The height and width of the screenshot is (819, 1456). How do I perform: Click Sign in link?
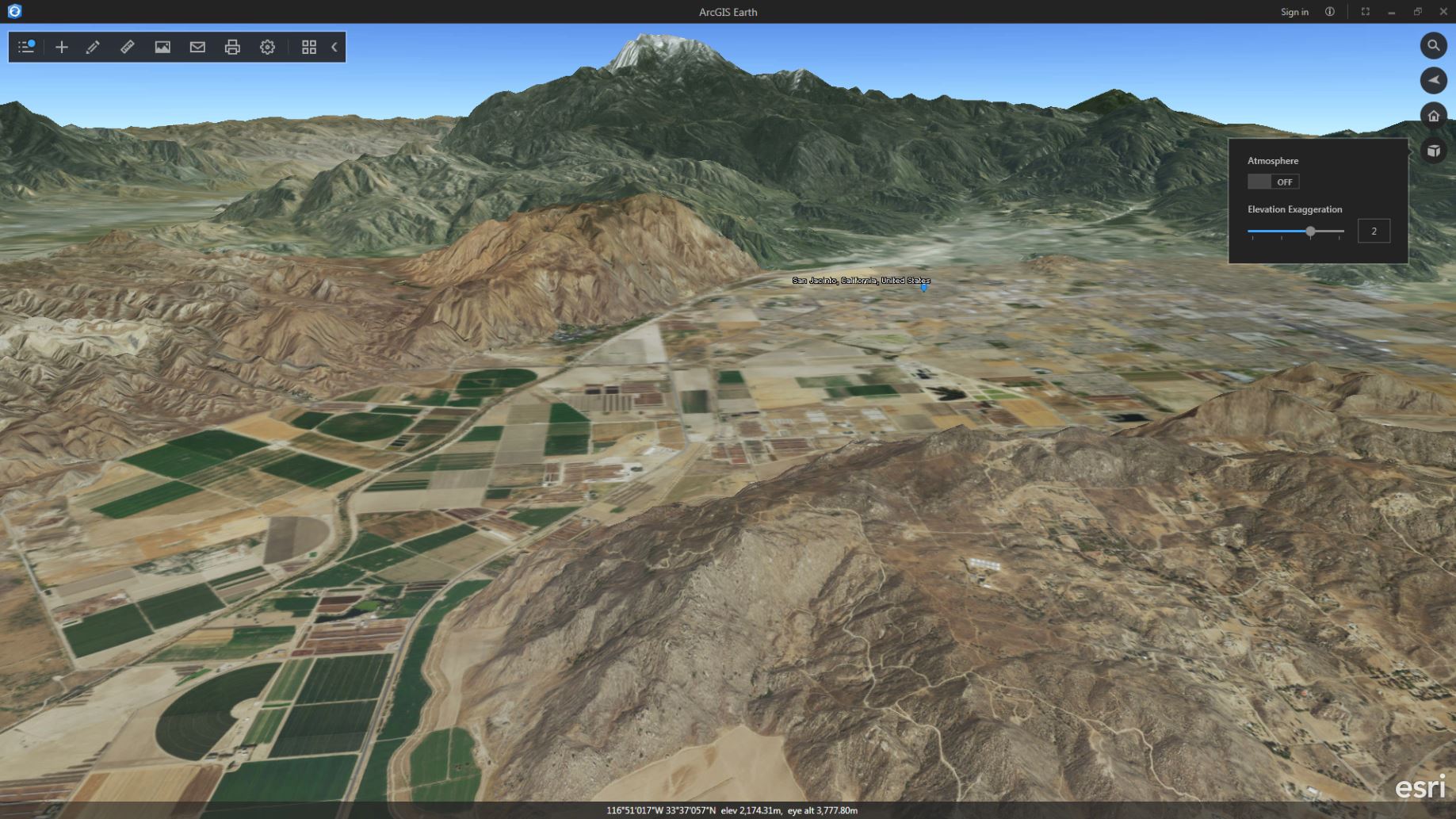tap(1294, 12)
